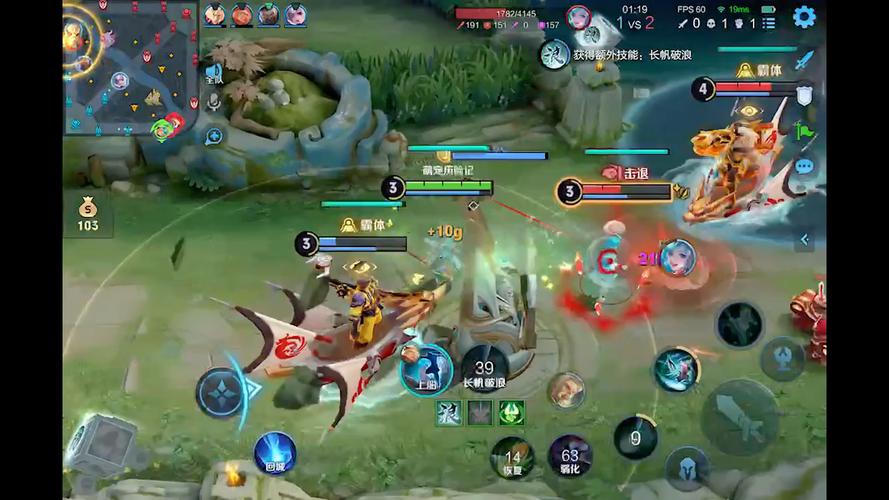Toggle the 全队 team speaker voice button

tap(214, 73)
